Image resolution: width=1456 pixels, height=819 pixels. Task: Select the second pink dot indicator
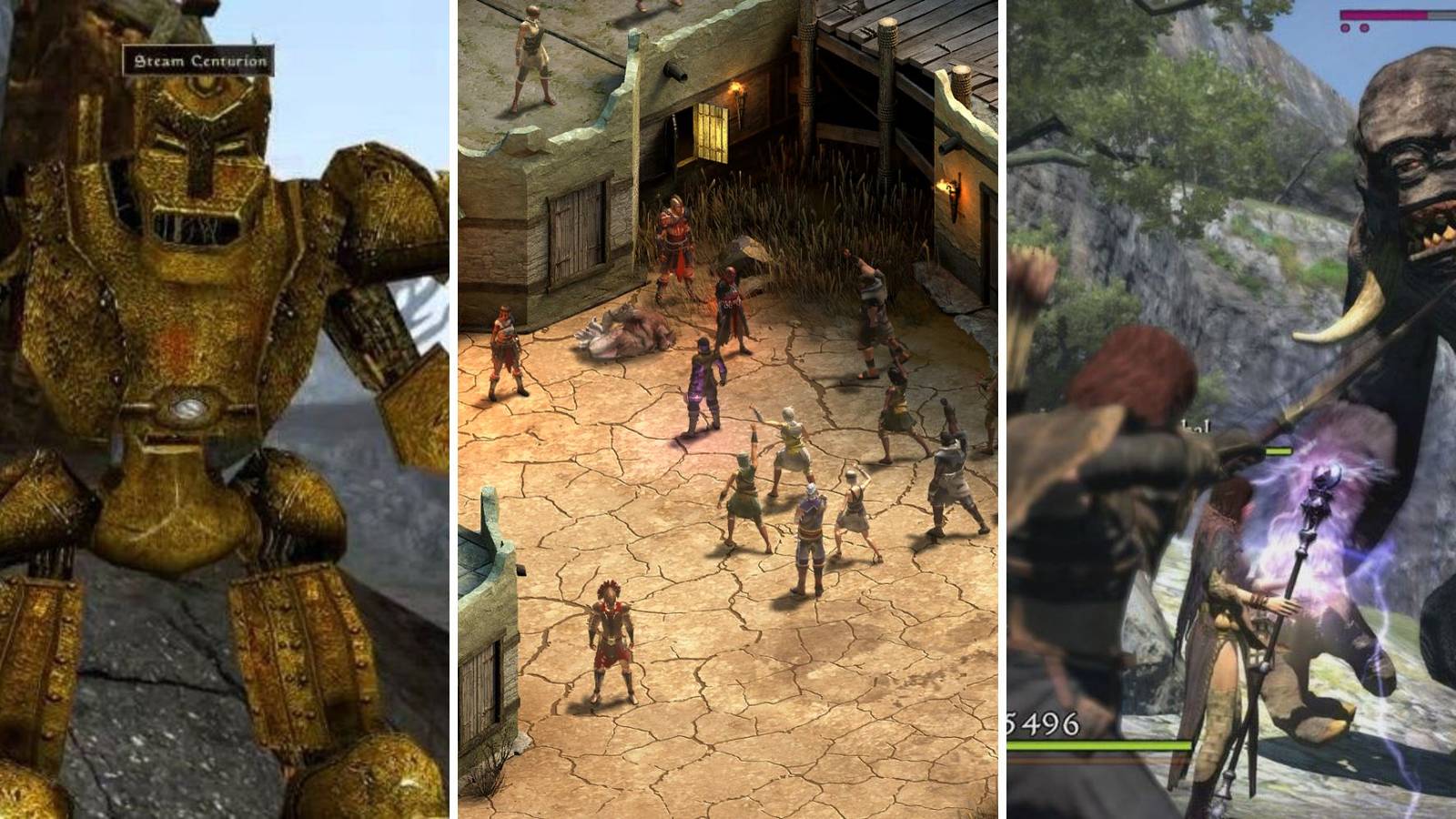(1364, 27)
